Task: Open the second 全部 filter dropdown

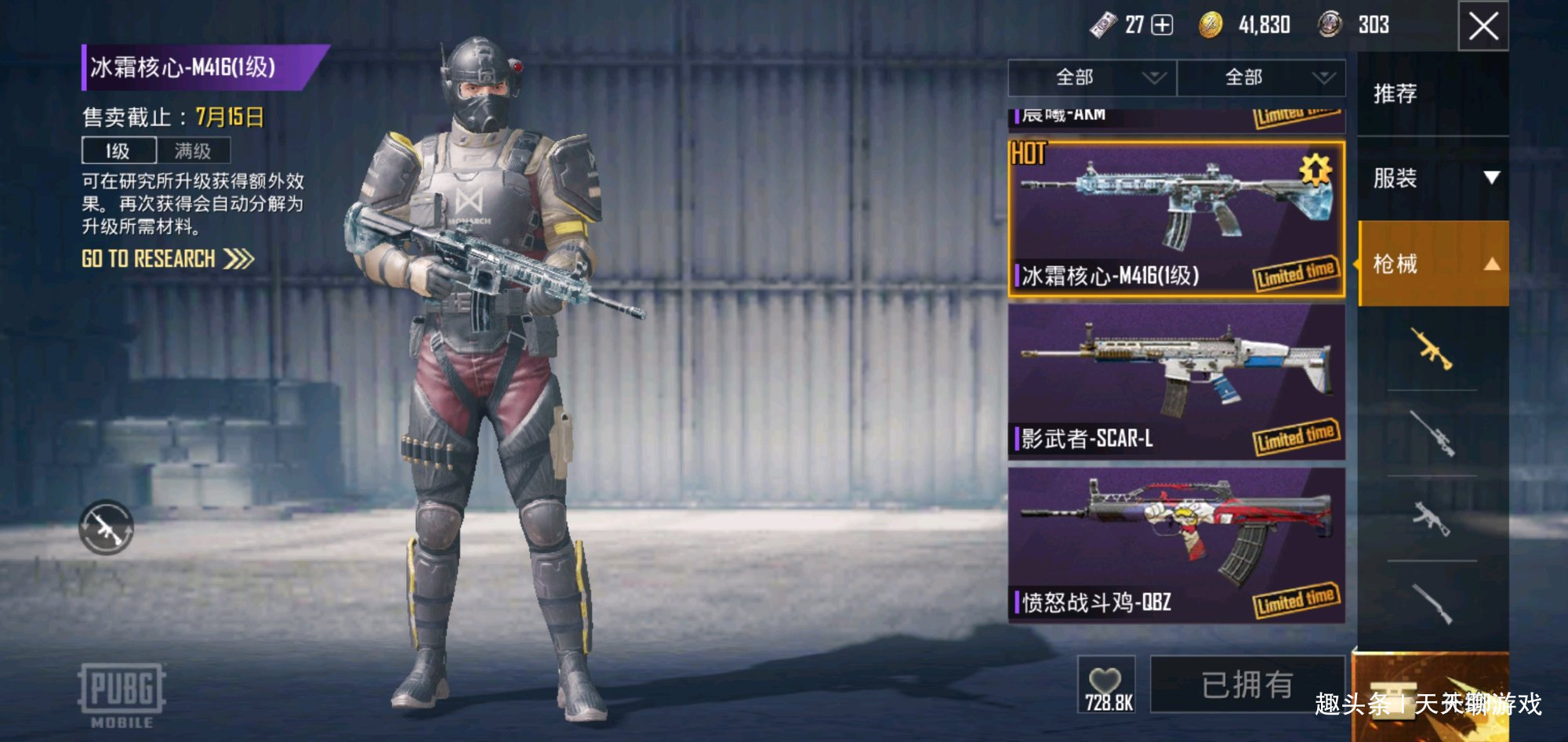Action: [x=1261, y=78]
